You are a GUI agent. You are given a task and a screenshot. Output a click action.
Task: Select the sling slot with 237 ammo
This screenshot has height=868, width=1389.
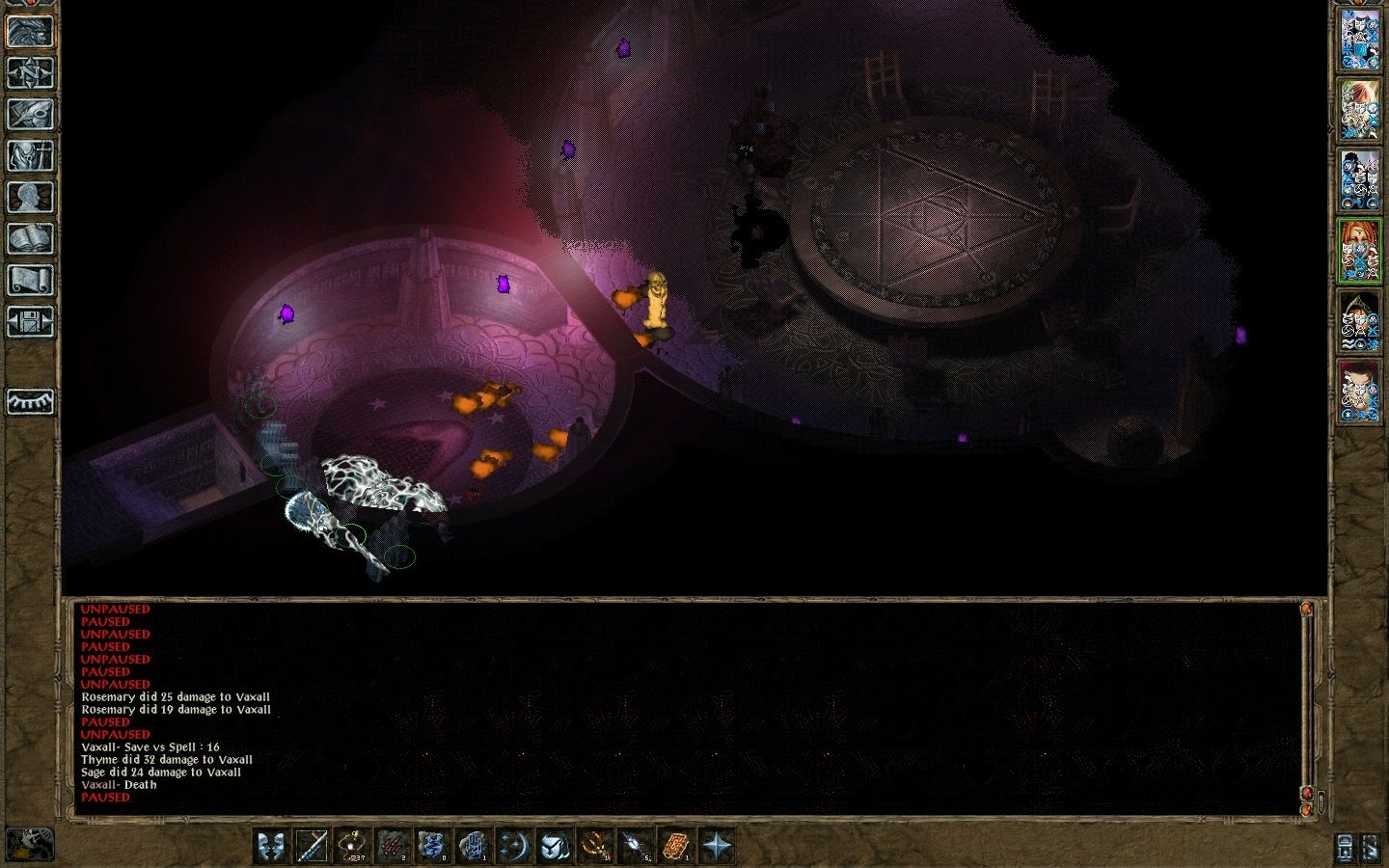click(352, 846)
